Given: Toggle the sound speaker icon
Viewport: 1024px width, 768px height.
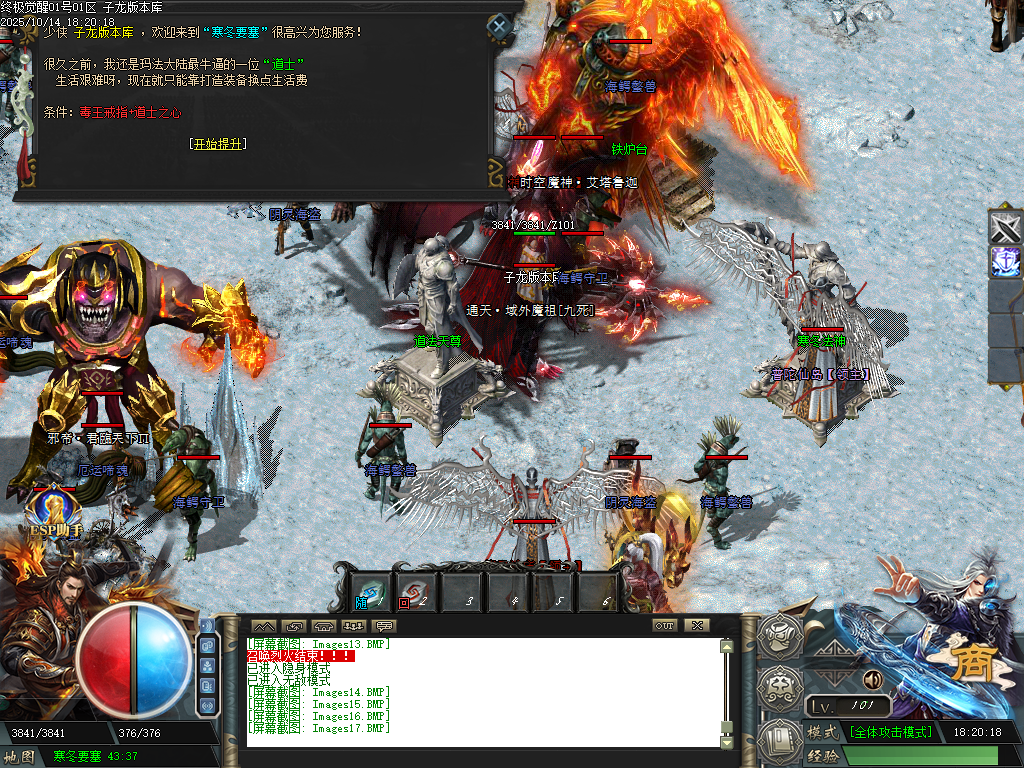Looking at the screenshot, I should click(873, 680).
